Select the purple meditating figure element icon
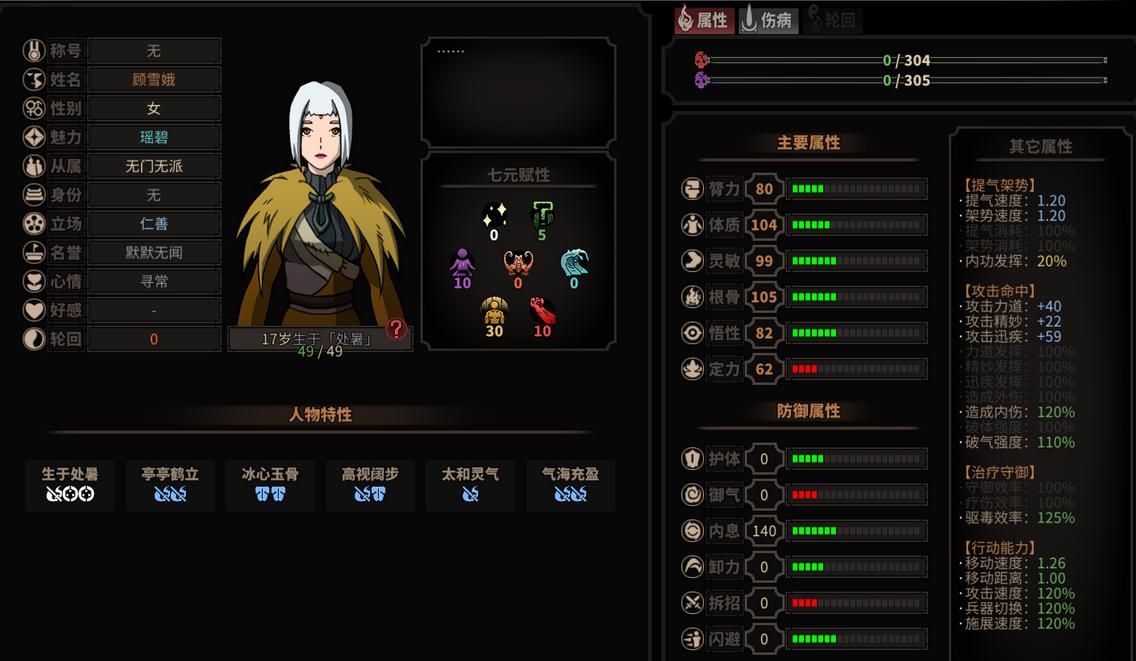Screen dimensions: 1136x661 (462, 263)
